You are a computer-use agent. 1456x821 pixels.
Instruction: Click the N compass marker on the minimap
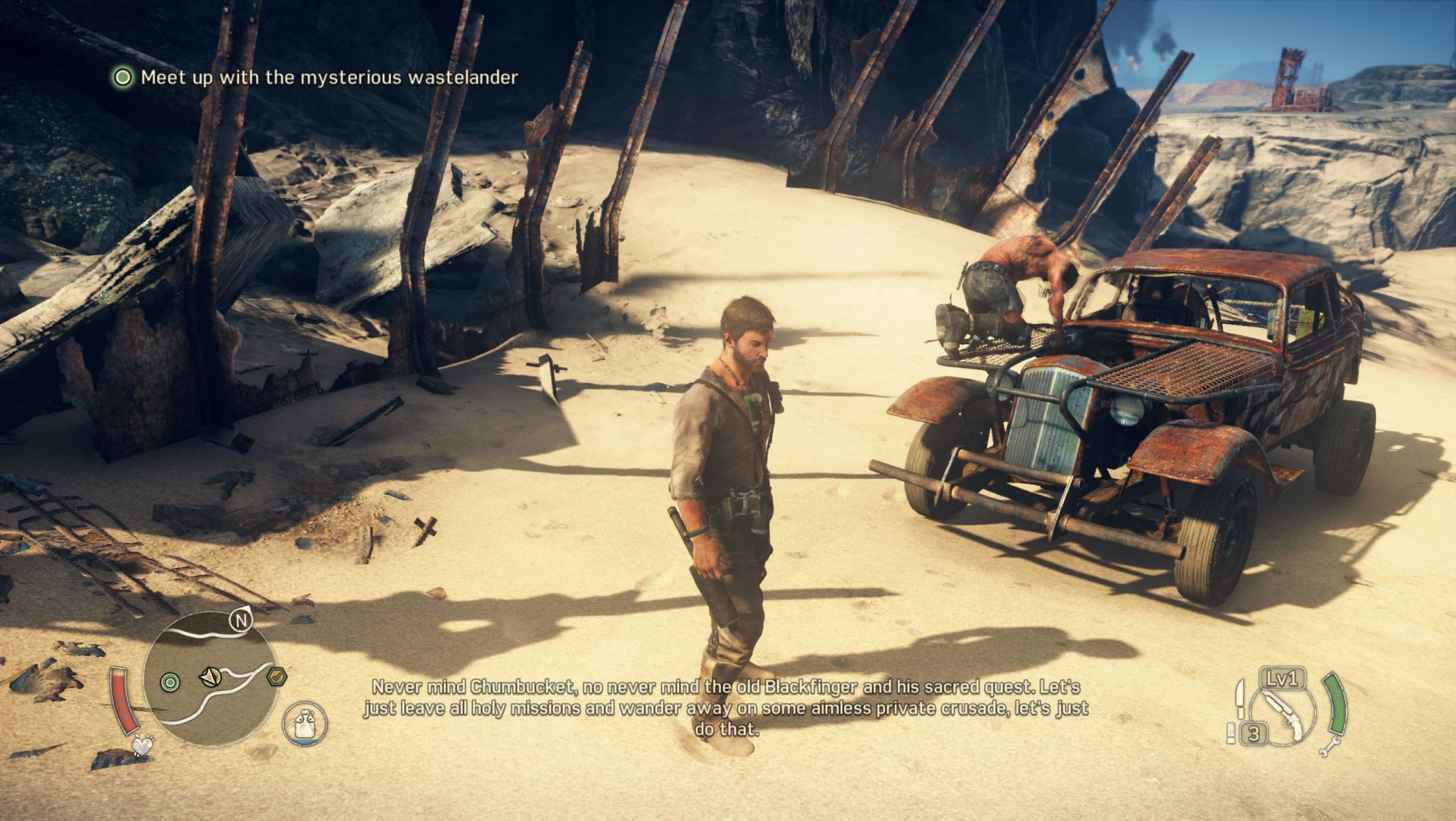click(x=242, y=620)
